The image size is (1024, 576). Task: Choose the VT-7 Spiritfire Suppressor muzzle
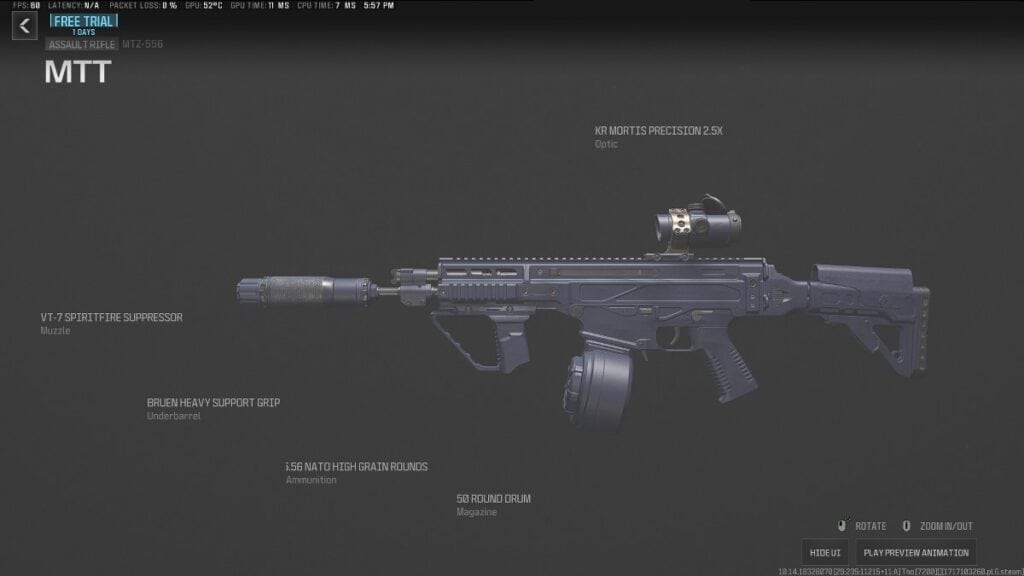(x=111, y=318)
